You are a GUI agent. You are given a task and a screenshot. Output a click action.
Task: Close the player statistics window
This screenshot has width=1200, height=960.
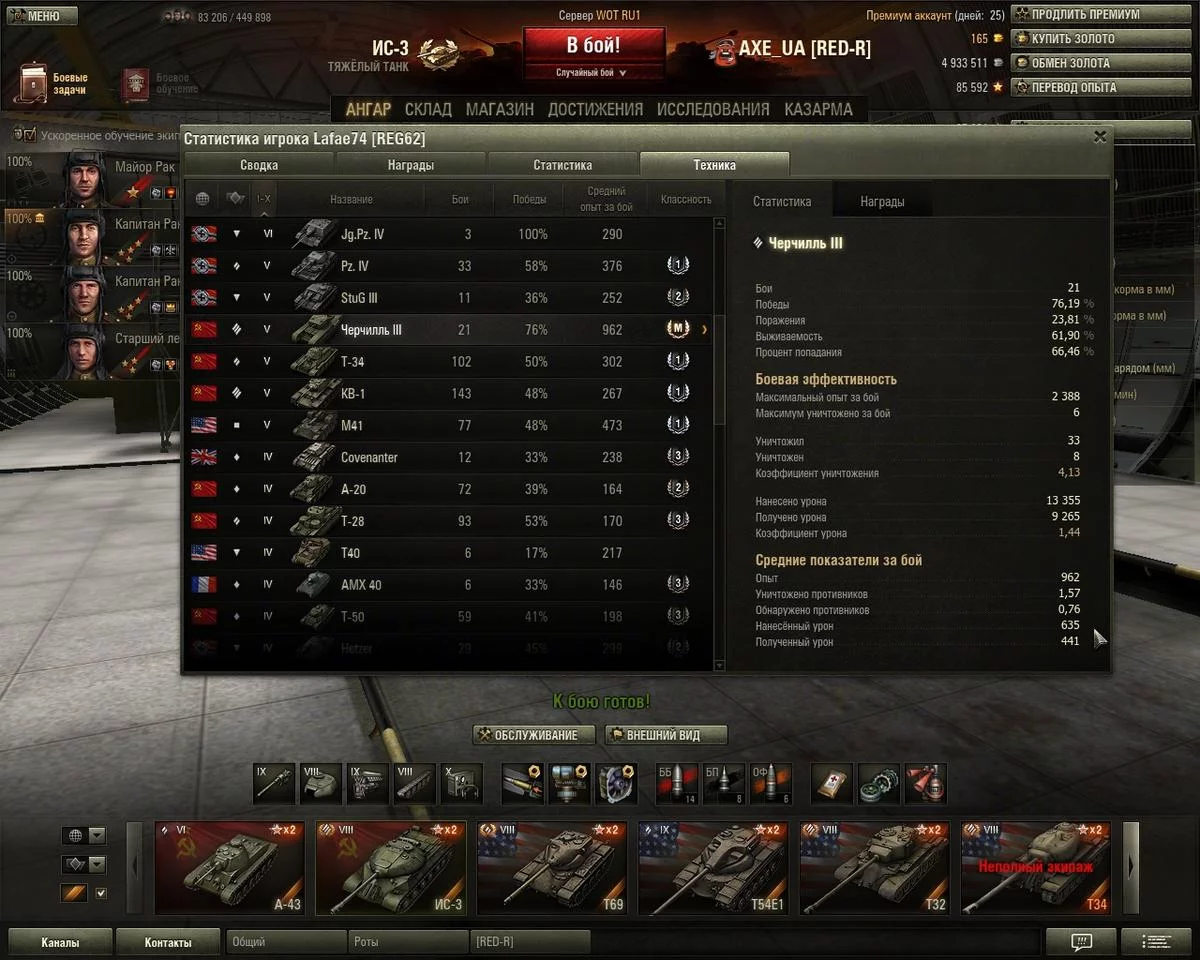(x=1100, y=137)
